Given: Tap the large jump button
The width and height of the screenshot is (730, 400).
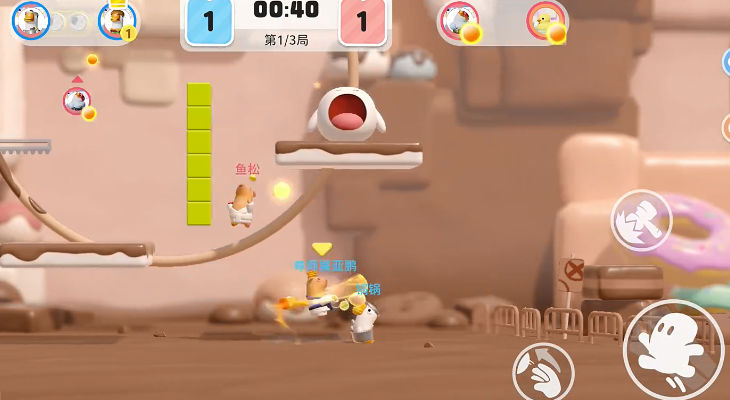Looking at the screenshot, I should point(672,349).
